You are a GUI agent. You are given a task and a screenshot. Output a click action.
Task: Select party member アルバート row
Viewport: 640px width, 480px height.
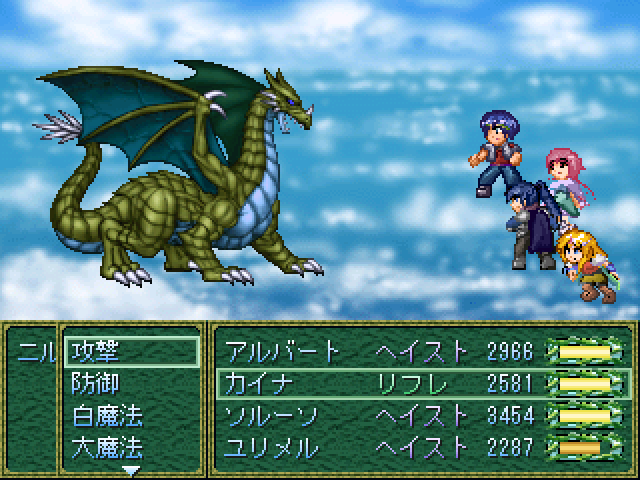click(420, 352)
